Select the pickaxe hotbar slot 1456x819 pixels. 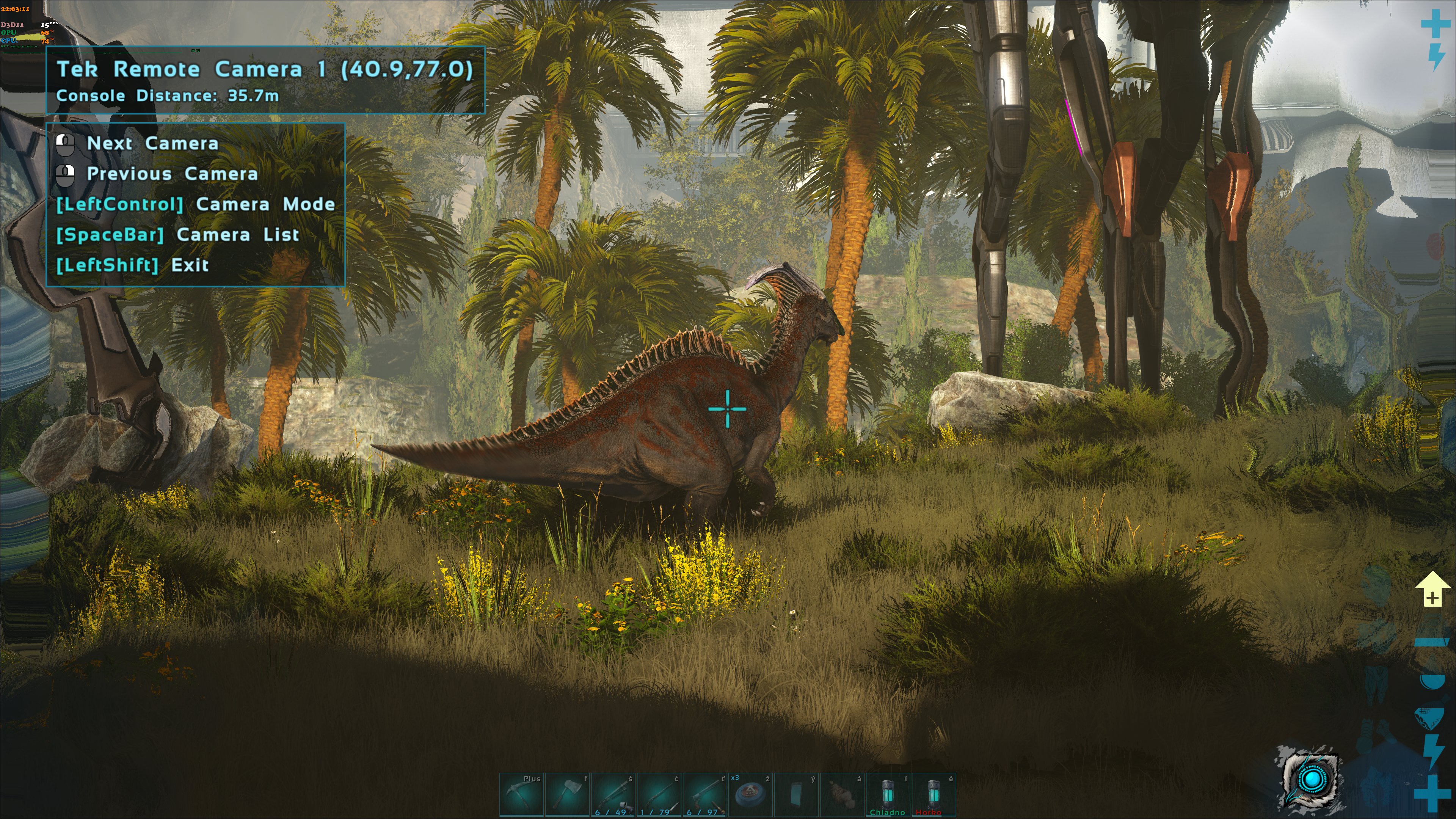point(521,795)
